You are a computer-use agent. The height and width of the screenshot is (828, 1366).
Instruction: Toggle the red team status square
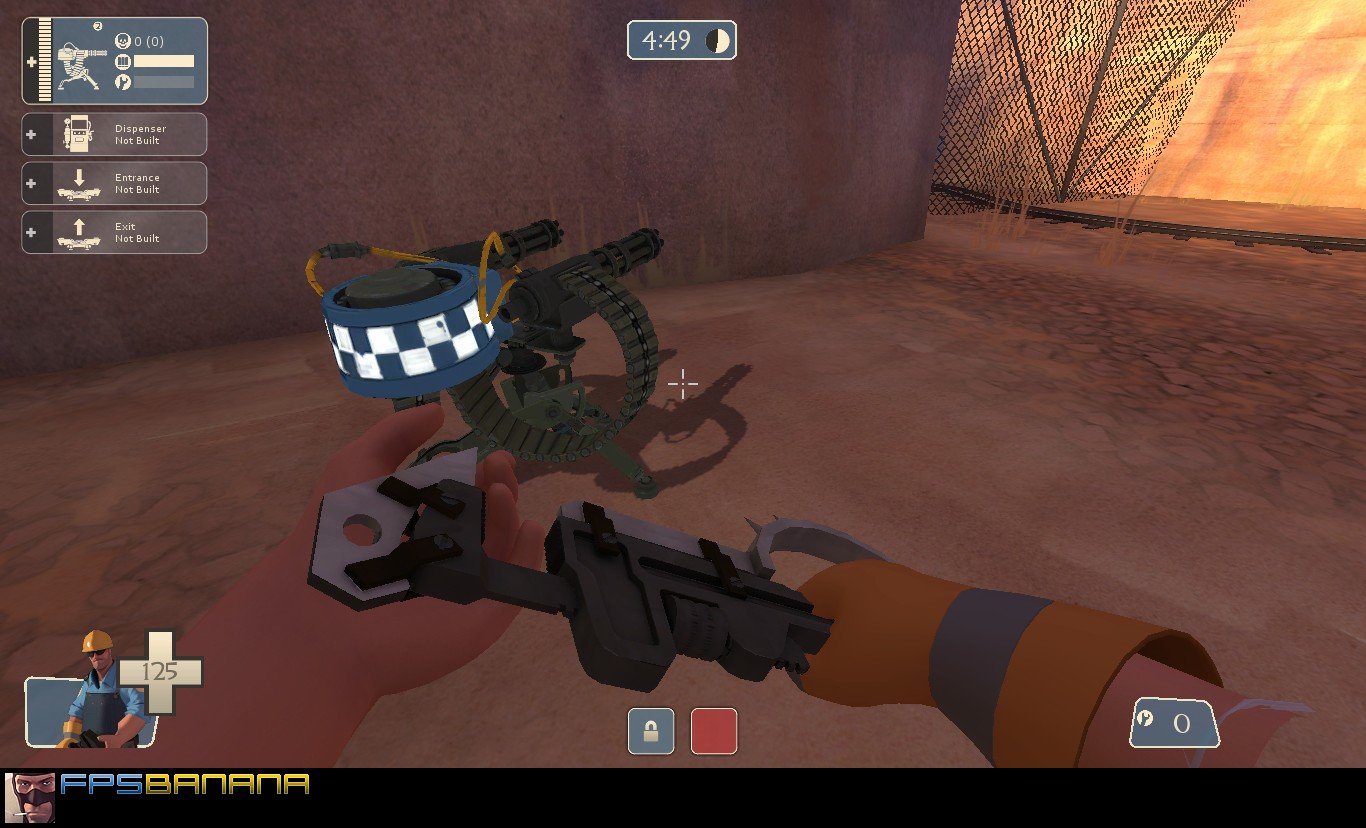715,732
